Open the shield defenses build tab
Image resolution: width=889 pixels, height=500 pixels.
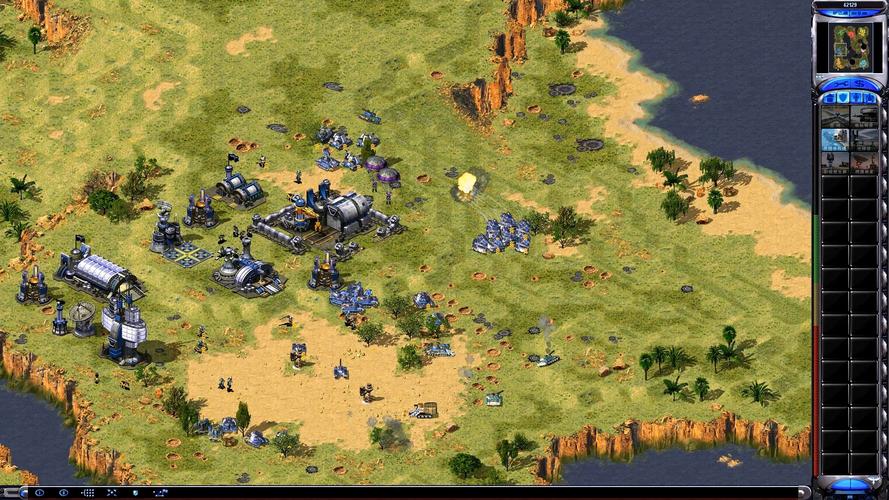click(843, 98)
